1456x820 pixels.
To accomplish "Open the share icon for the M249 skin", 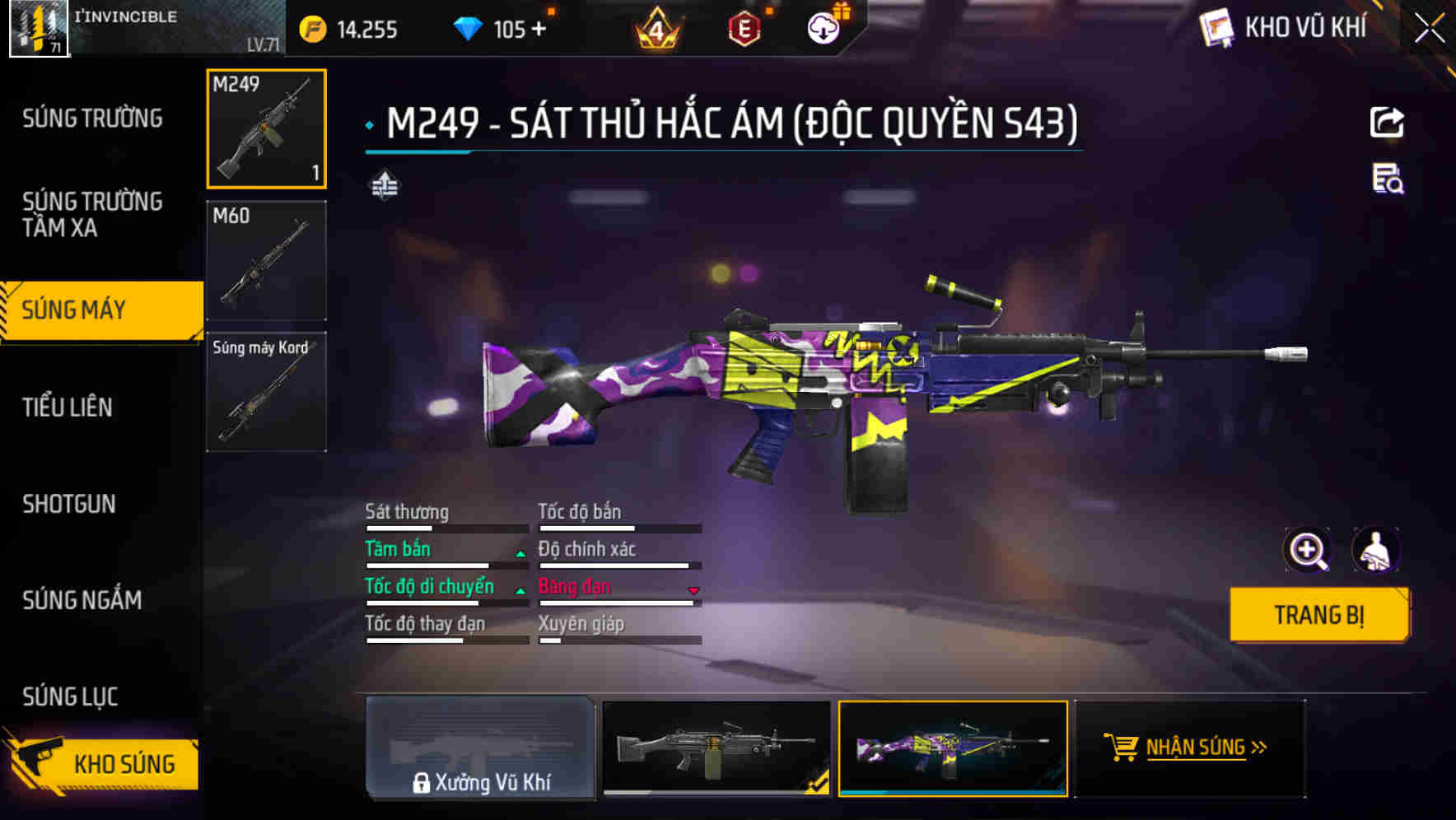I will pos(1388,122).
